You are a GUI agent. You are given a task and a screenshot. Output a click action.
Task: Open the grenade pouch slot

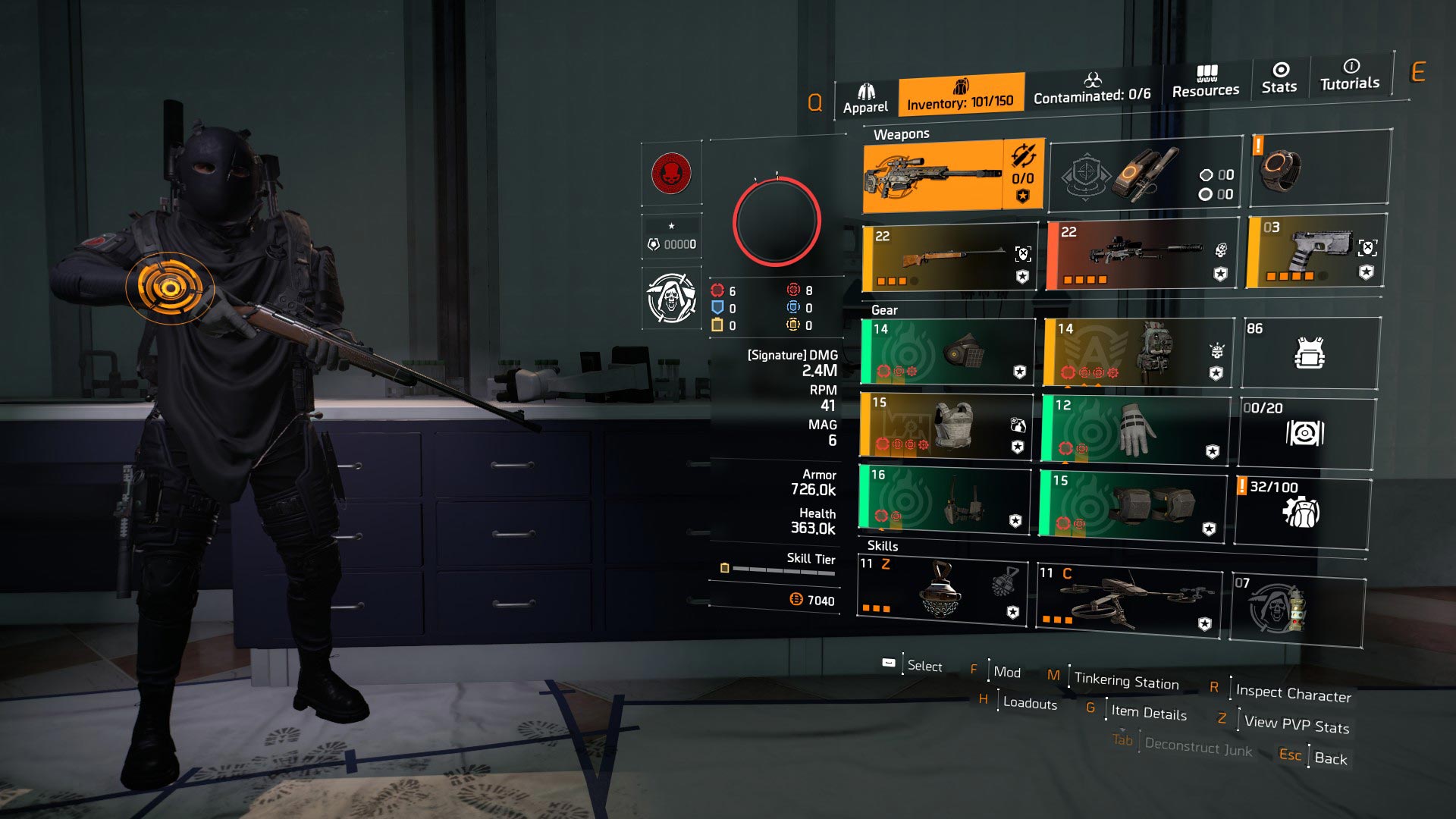[1145, 174]
